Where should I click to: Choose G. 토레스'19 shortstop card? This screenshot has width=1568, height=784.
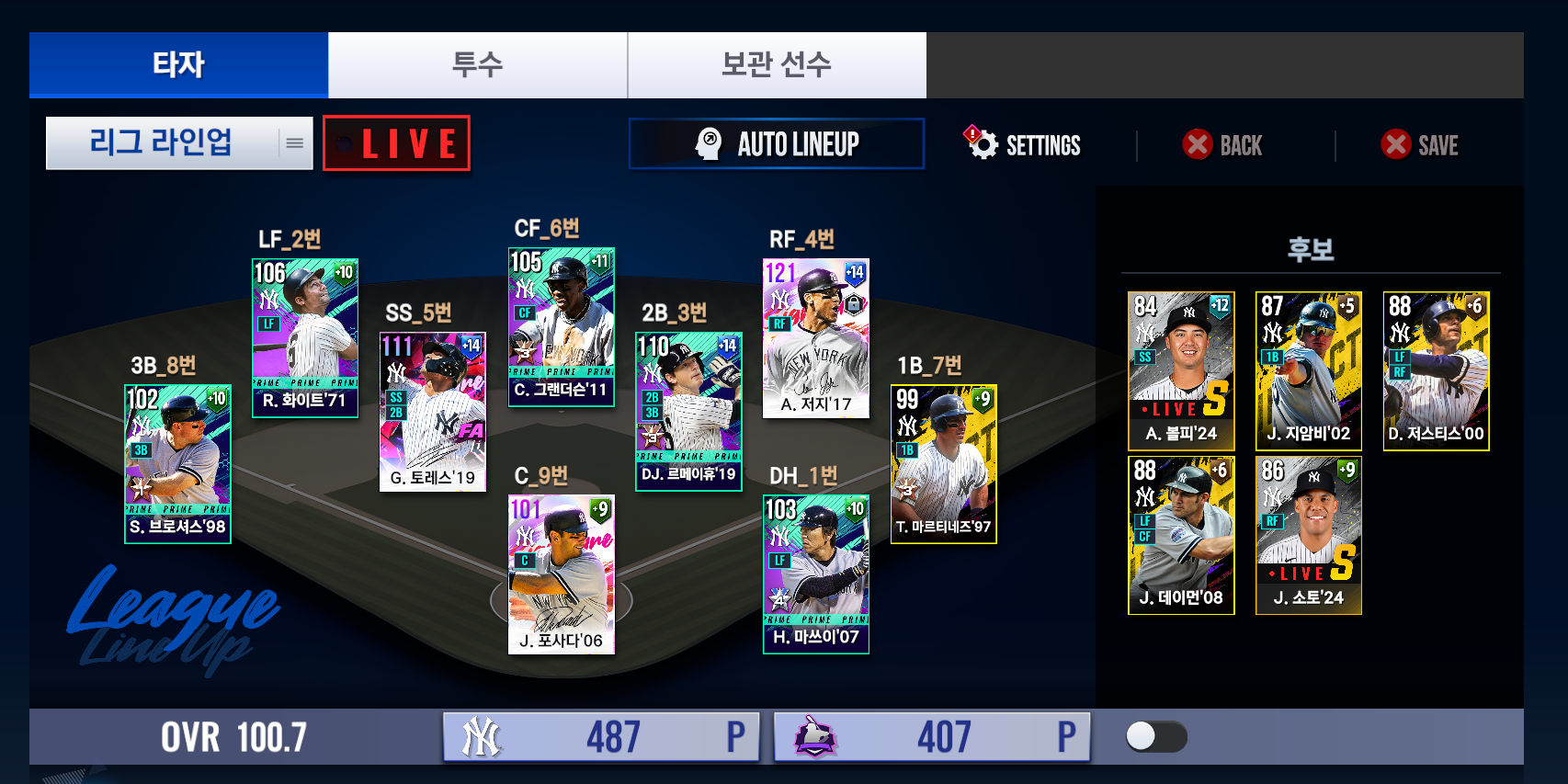pos(432,412)
